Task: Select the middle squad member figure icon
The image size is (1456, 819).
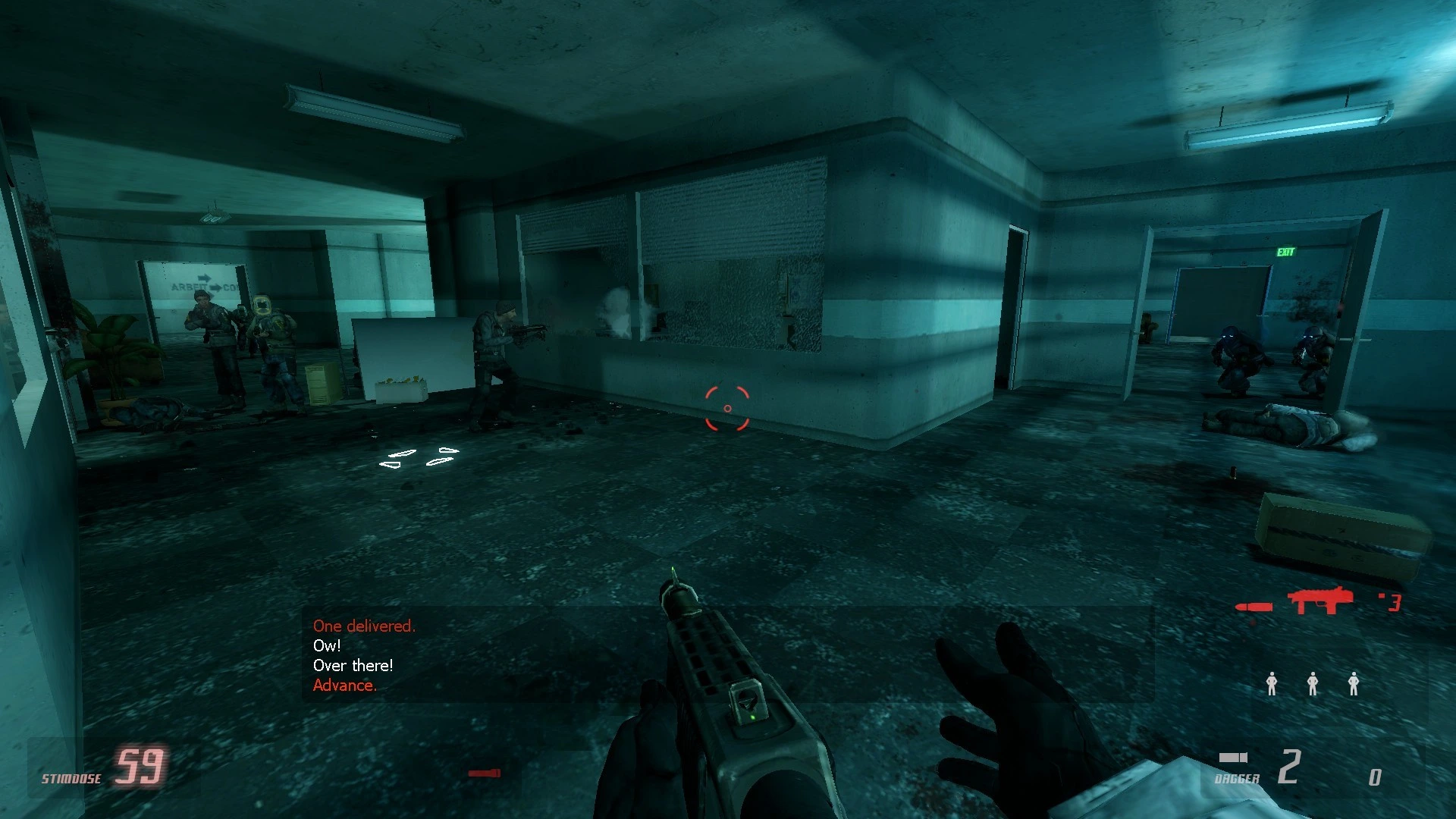Action: [x=1312, y=685]
